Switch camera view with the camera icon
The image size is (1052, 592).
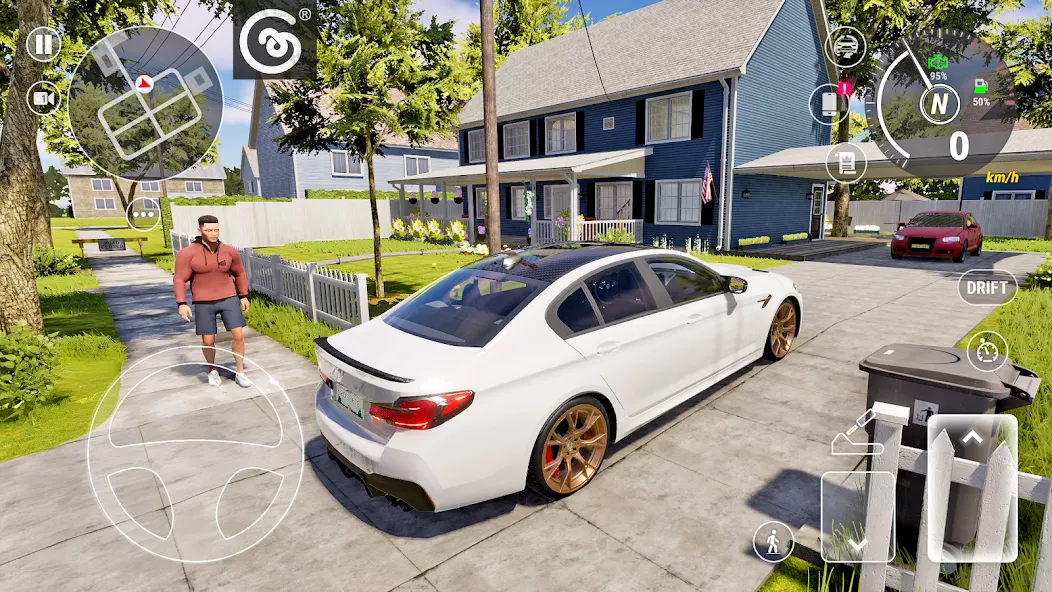click(43, 97)
